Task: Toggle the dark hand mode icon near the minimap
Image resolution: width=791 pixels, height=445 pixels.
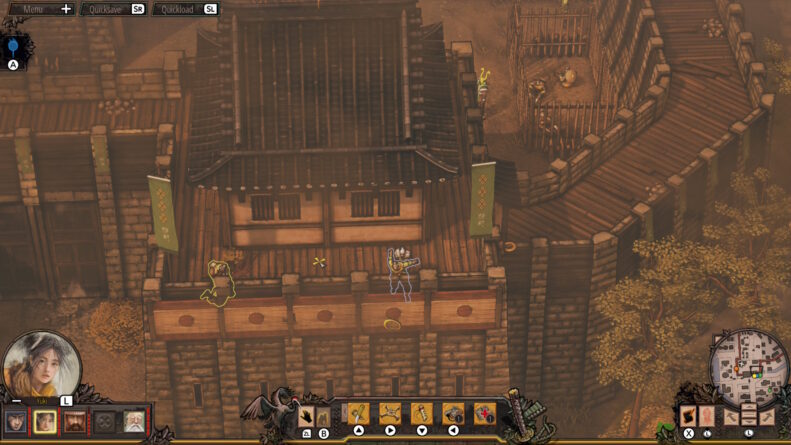Action: tap(689, 415)
